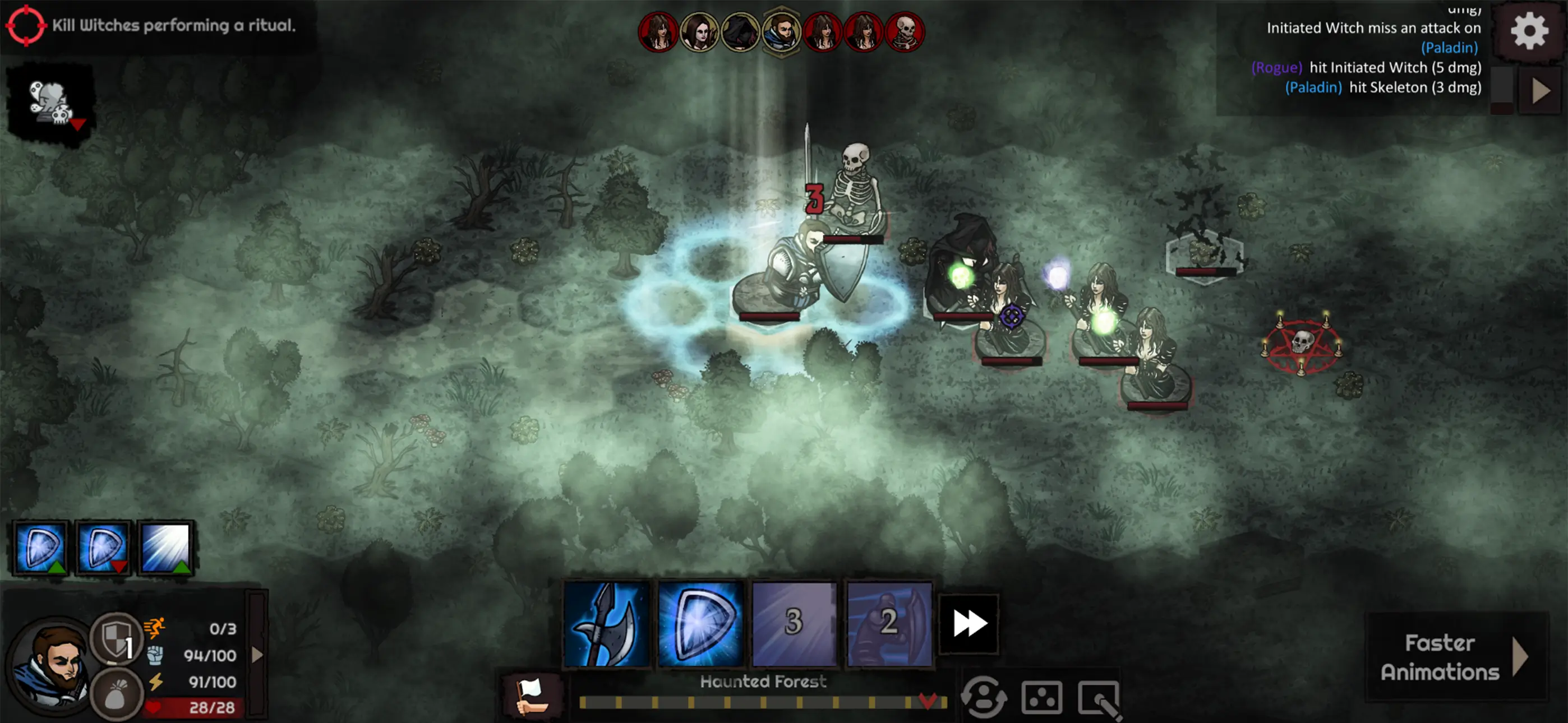Select the shield-bash ability on 2-turn cooldown
Viewport: 1568px width, 723px height.
(889, 623)
